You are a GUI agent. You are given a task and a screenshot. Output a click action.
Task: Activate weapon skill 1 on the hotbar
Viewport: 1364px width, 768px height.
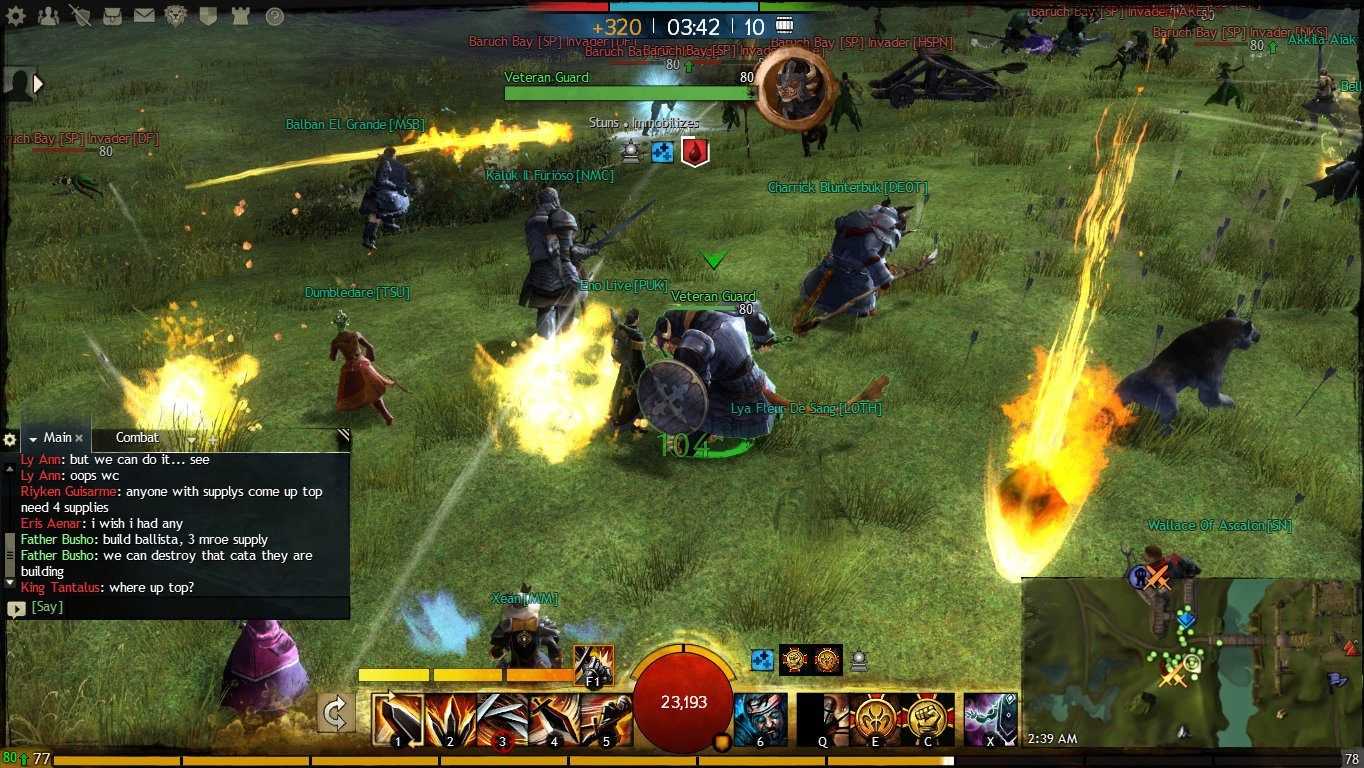click(397, 720)
